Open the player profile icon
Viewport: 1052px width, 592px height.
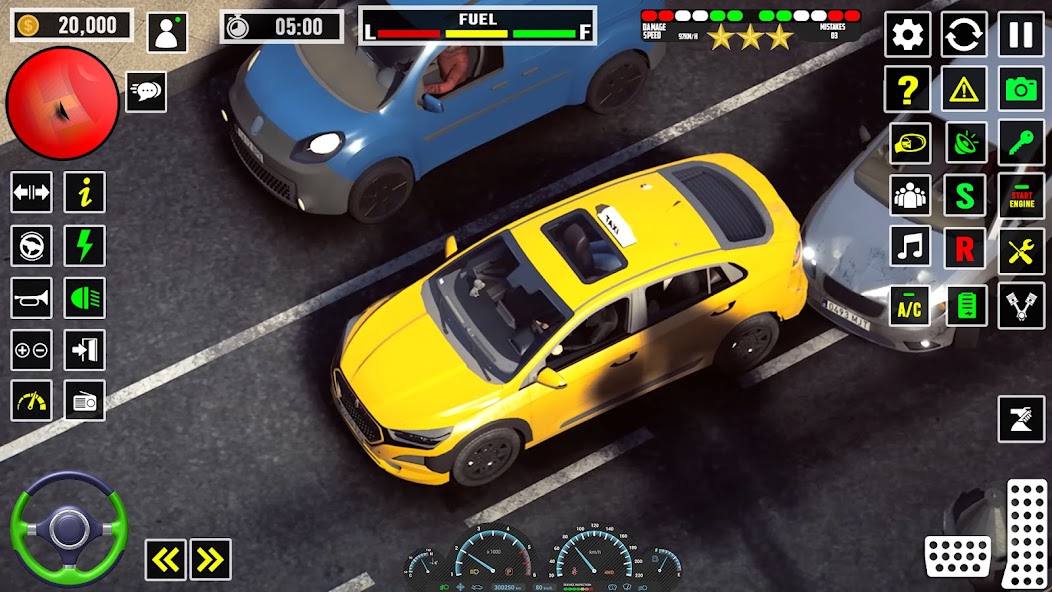click(167, 31)
